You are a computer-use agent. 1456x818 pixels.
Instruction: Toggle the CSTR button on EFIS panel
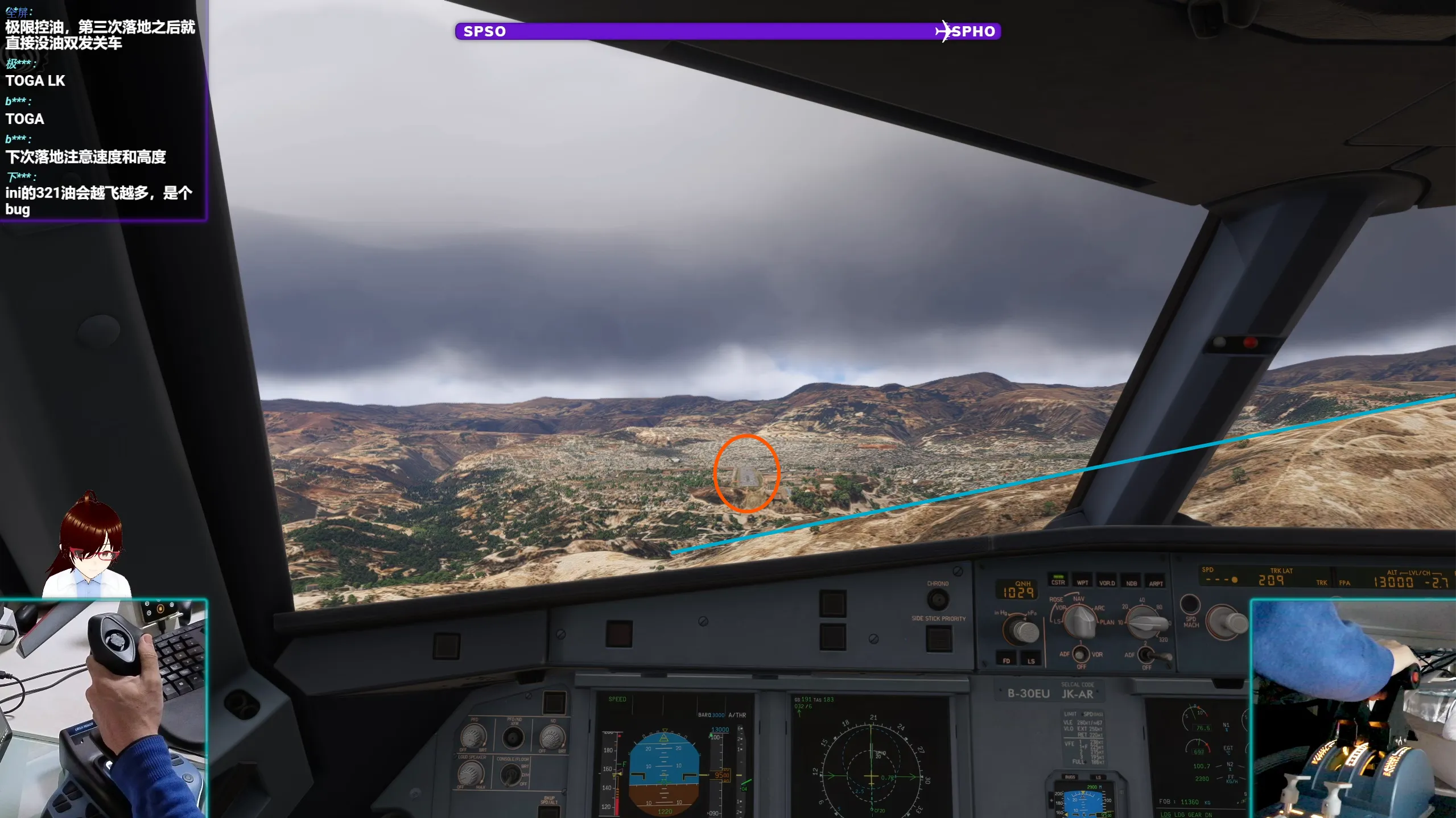coord(1058,581)
